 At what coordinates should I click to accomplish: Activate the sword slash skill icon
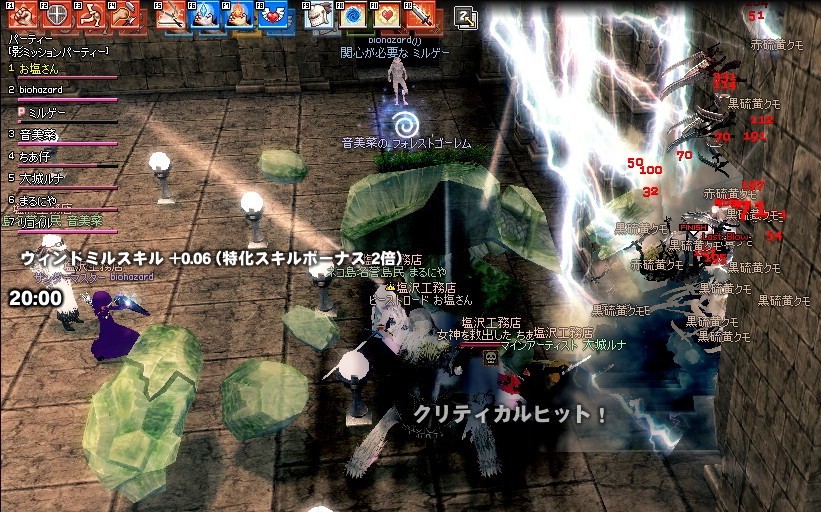[x=171, y=16]
